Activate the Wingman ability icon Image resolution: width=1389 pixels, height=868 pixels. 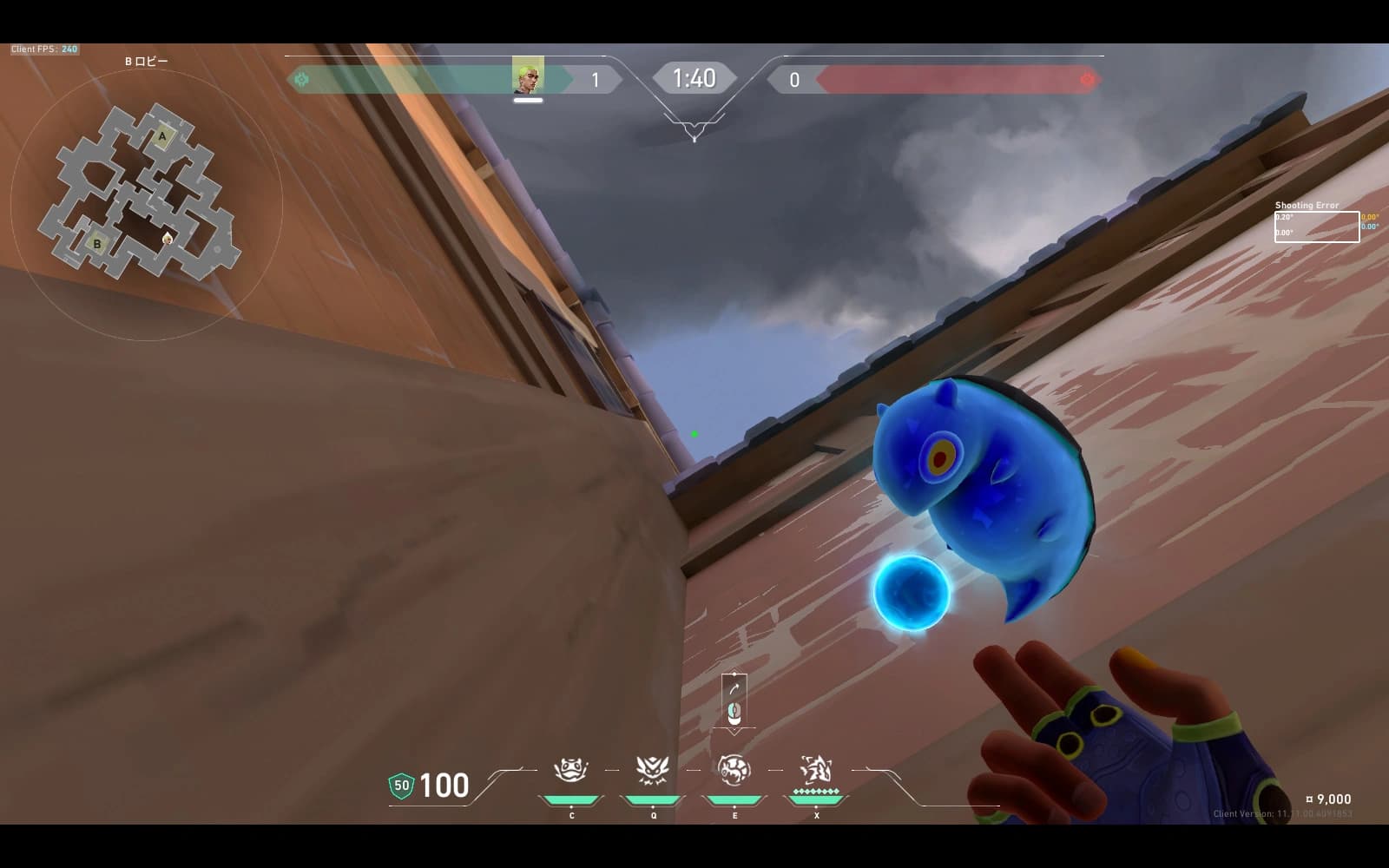click(653, 770)
